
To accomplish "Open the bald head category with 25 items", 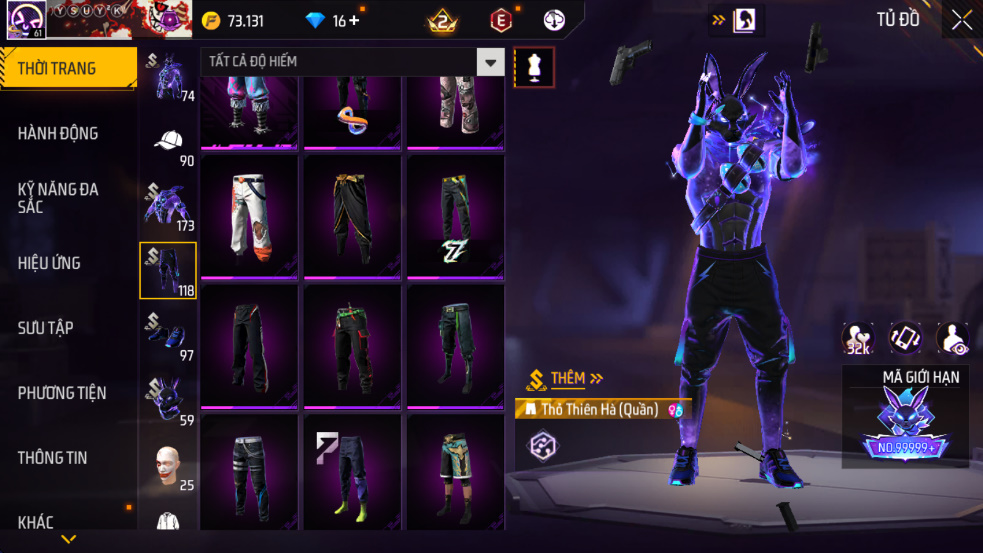I will pyautogui.click(x=168, y=466).
